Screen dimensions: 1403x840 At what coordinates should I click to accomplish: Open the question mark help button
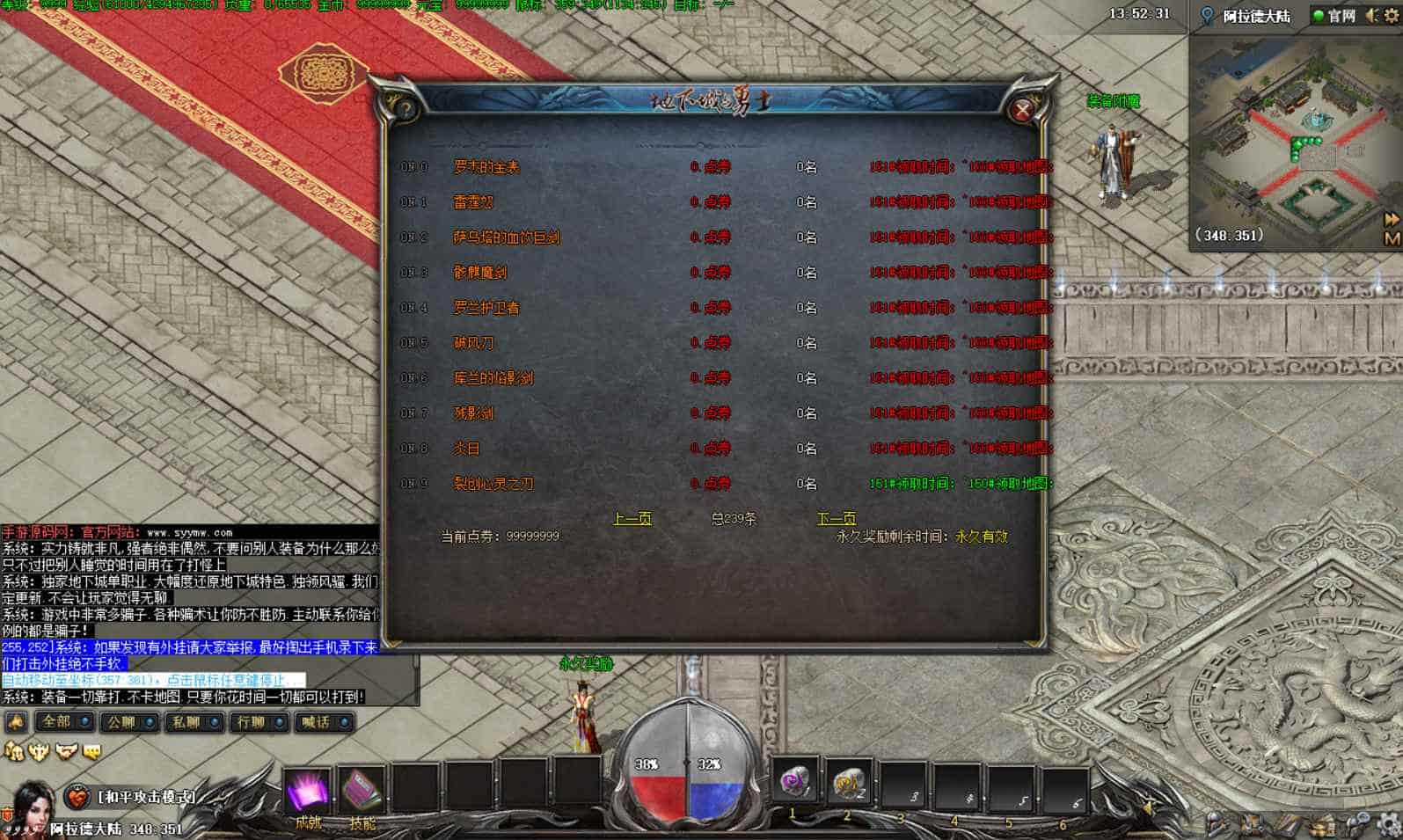tap(406, 110)
